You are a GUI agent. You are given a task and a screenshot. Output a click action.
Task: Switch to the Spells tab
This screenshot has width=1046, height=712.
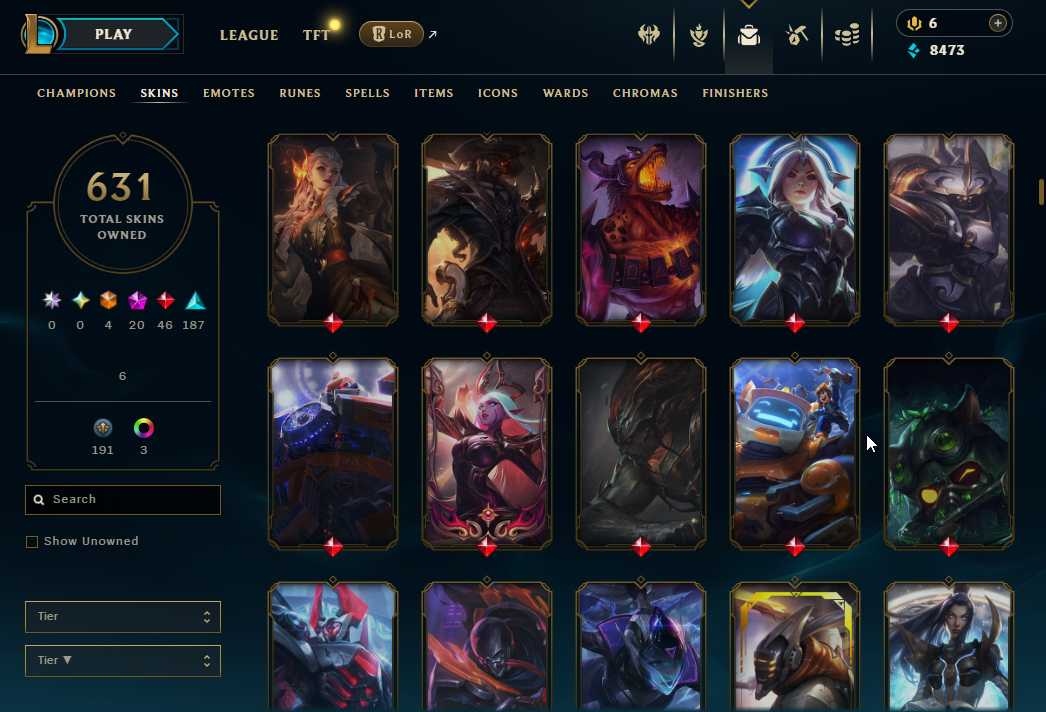pyautogui.click(x=367, y=93)
